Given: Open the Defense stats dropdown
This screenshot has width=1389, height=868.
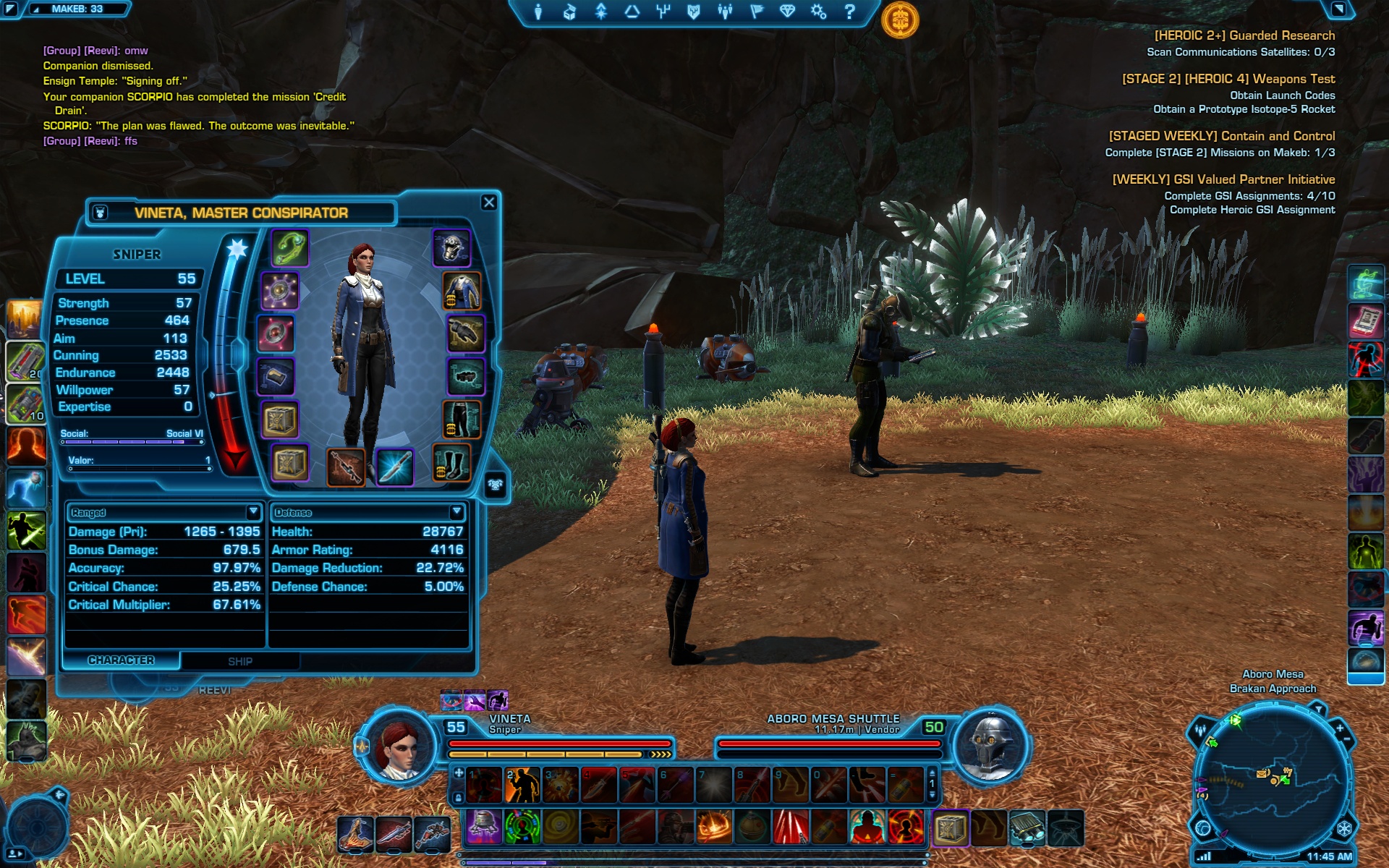Looking at the screenshot, I should [x=456, y=512].
